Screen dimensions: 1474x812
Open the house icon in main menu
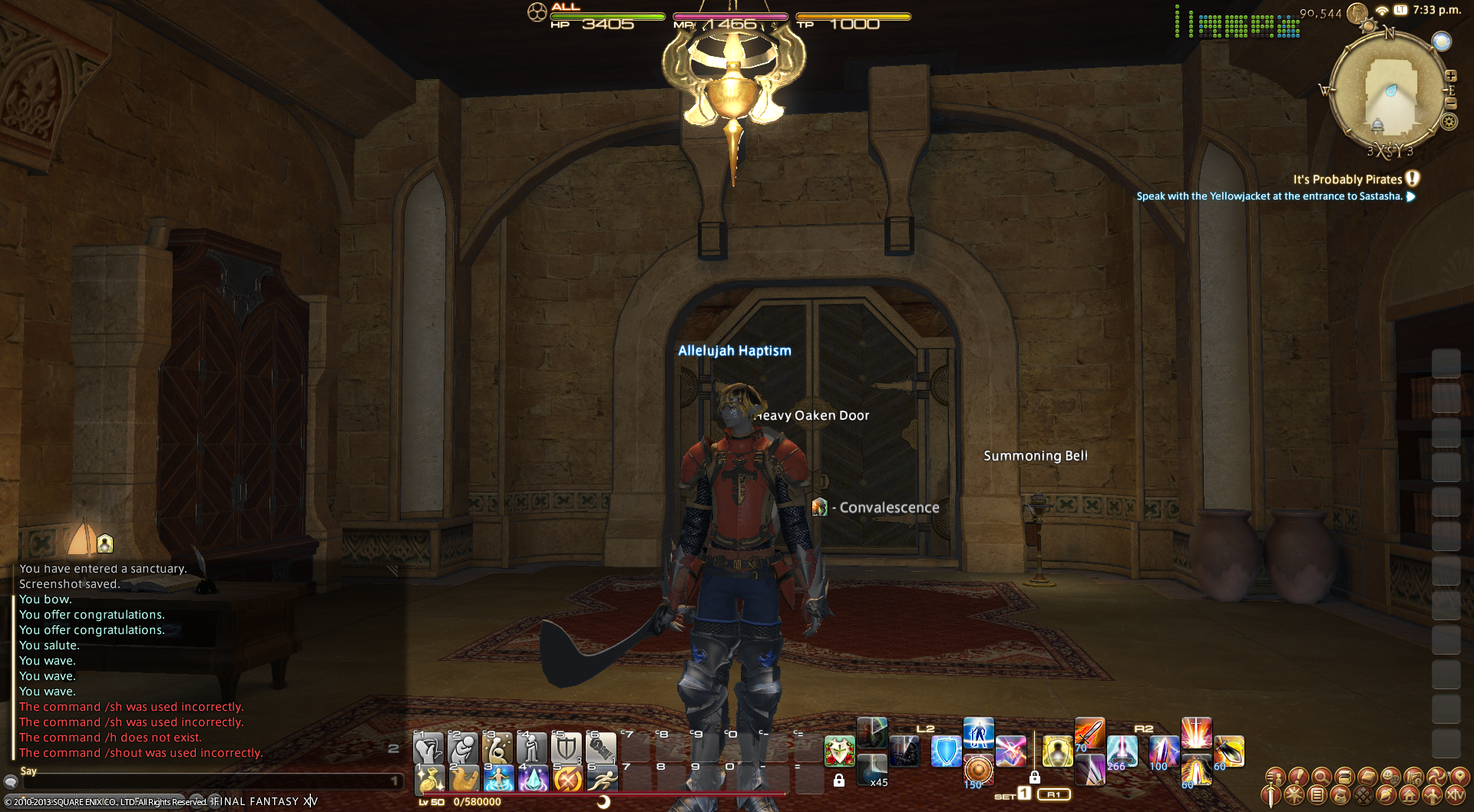(1410, 796)
